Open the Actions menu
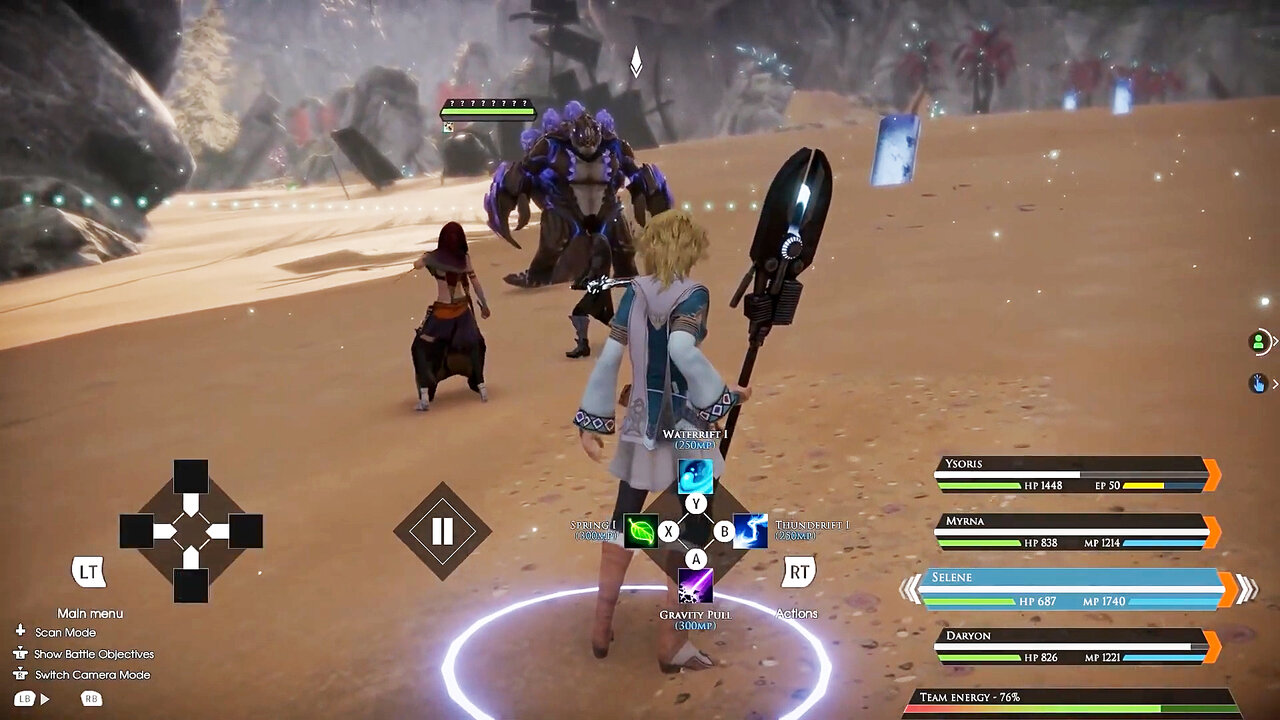The height and width of the screenshot is (720, 1280). (798, 573)
